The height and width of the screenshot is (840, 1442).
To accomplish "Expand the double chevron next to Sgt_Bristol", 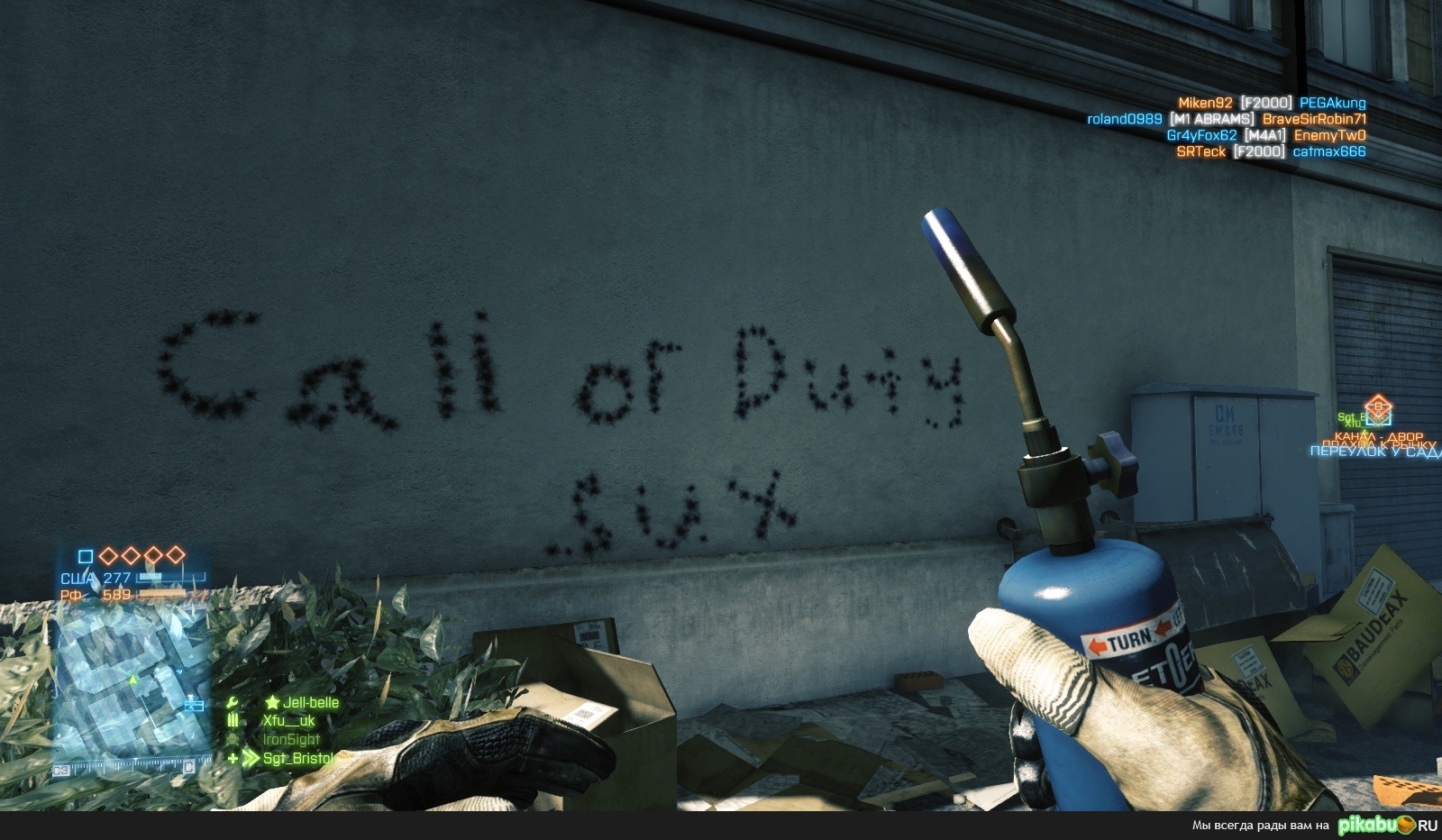I will (251, 758).
